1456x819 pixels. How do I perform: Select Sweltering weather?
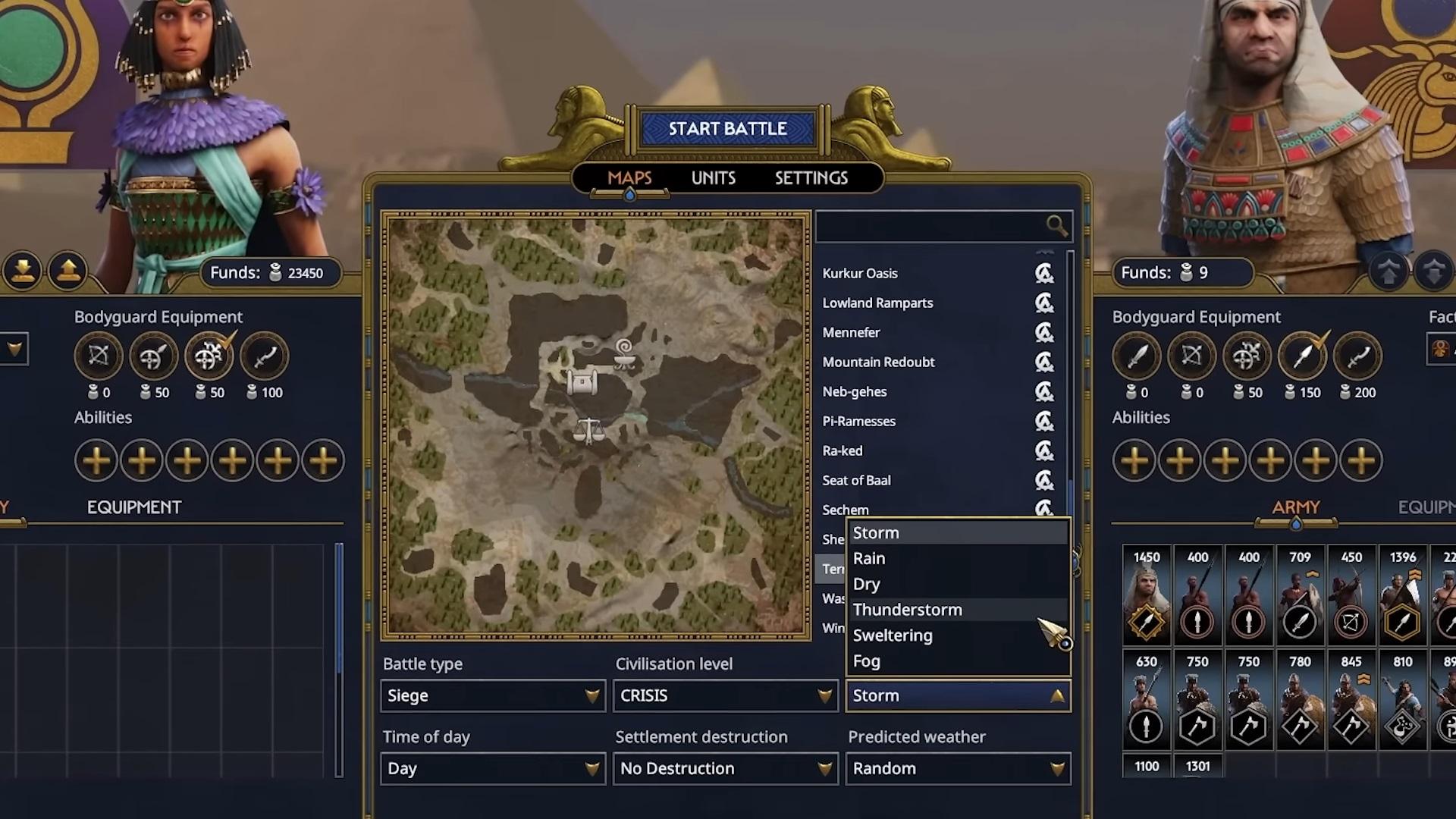tap(893, 635)
